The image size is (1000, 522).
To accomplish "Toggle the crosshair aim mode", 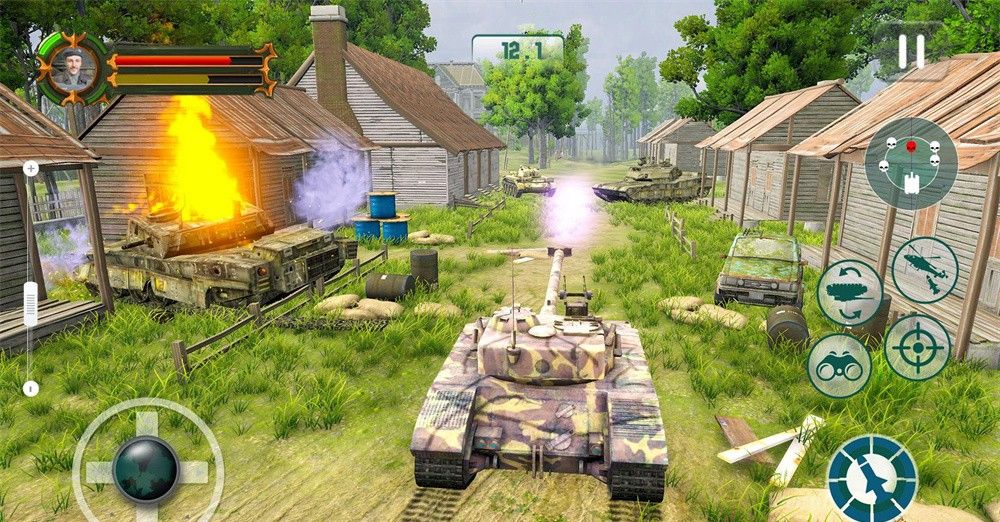I will pos(917,347).
